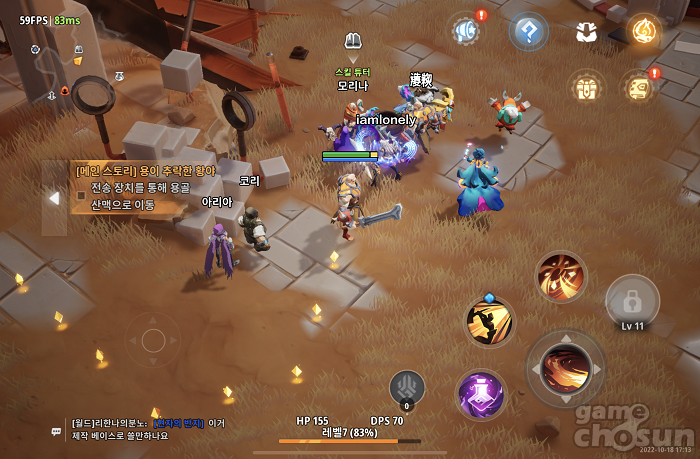The width and height of the screenshot is (700, 459).
Task: Open the golden scroll menu icon
Action: coord(639,87)
